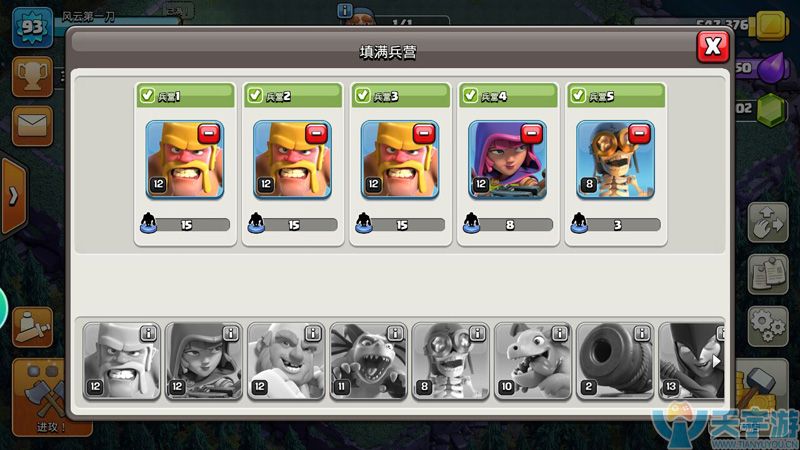Toggle the Barracks 2 checkbox
The height and width of the screenshot is (450, 800).
click(x=255, y=95)
